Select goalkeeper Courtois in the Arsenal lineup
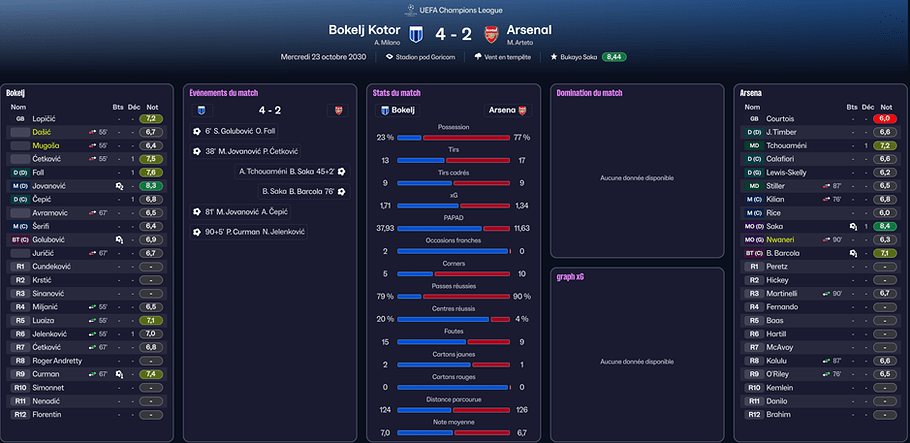The image size is (910, 443). (781, 119)
